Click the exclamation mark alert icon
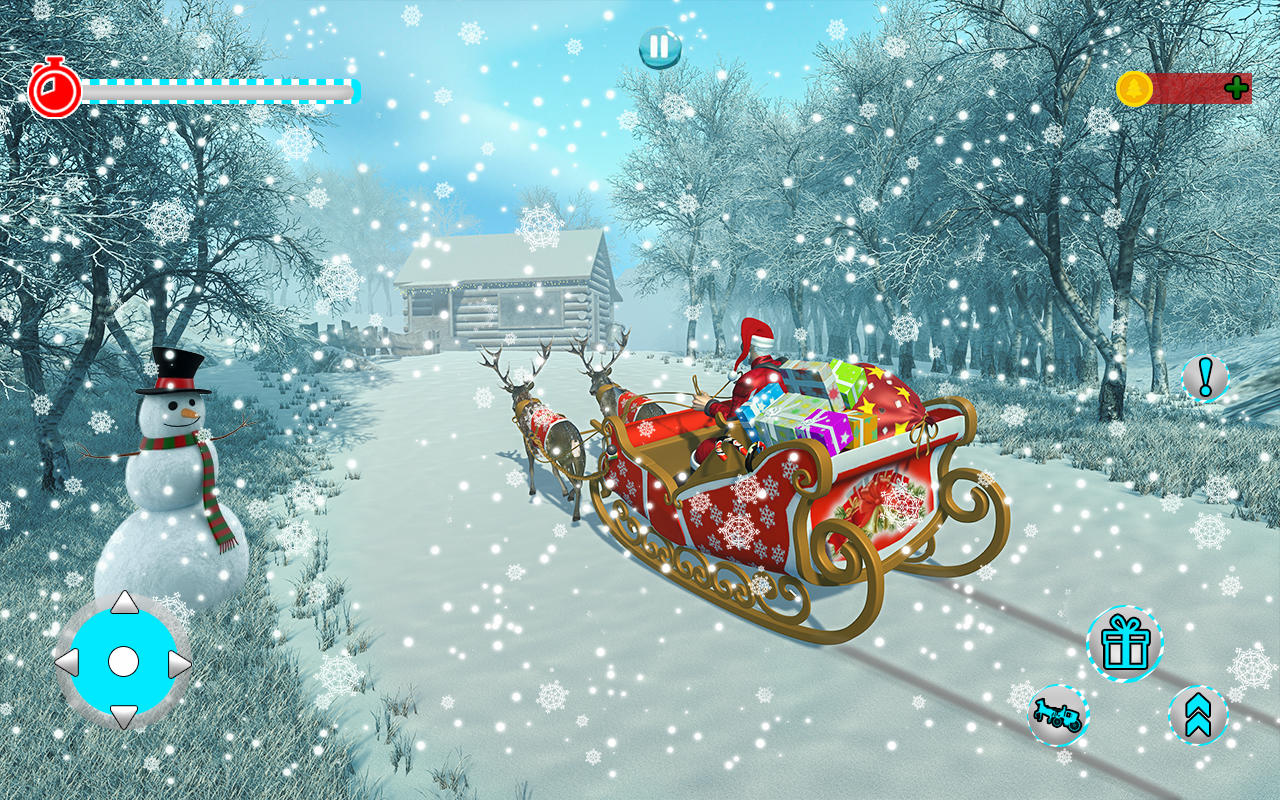Image resolution: width=1280 pixels, height=800 pixels. [x=1204, y=378]
